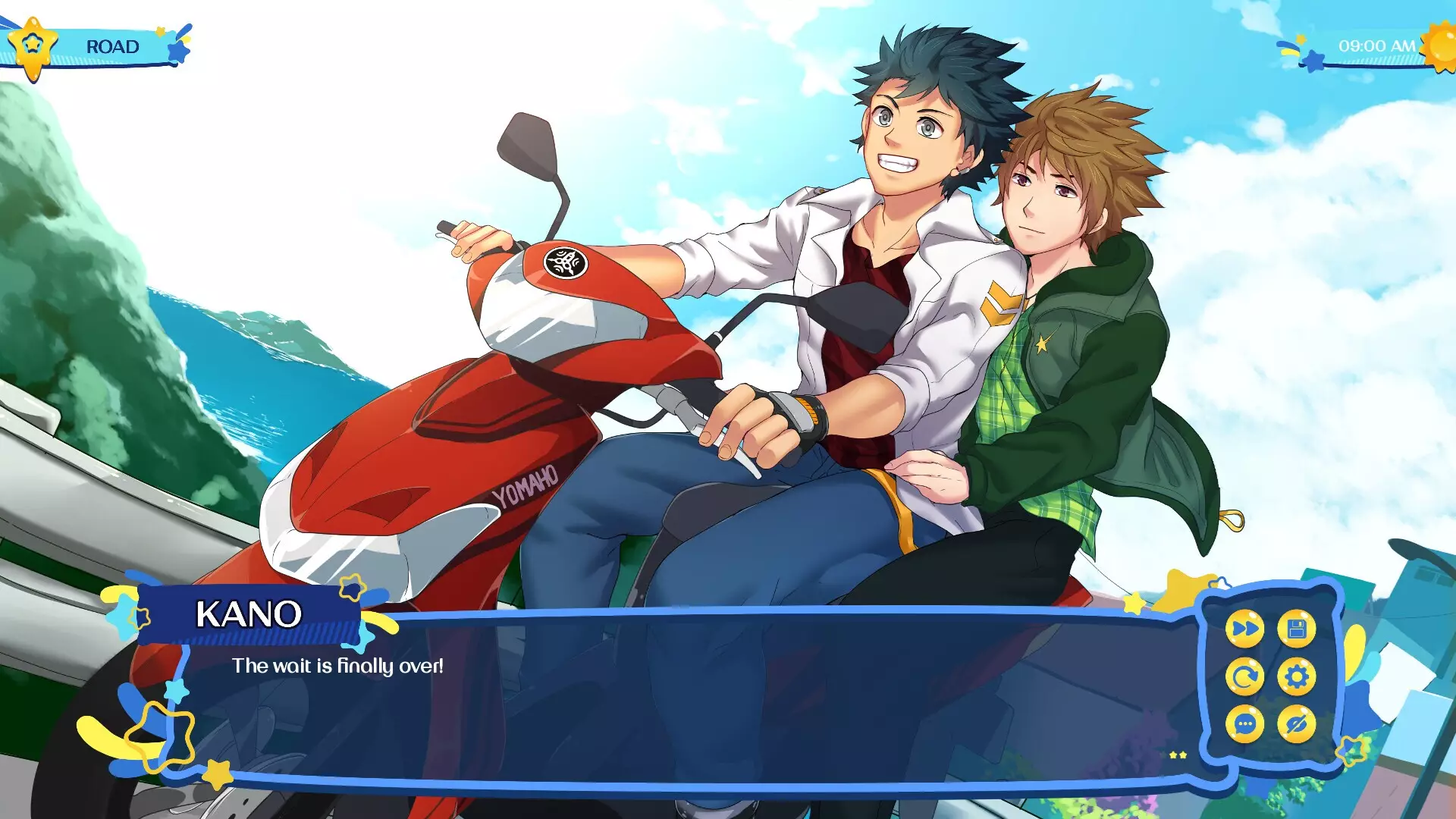Toggle skip mode off with the double-arrow icon
The height and width of the screenshot is (819, 1456).
point(1246,628)
